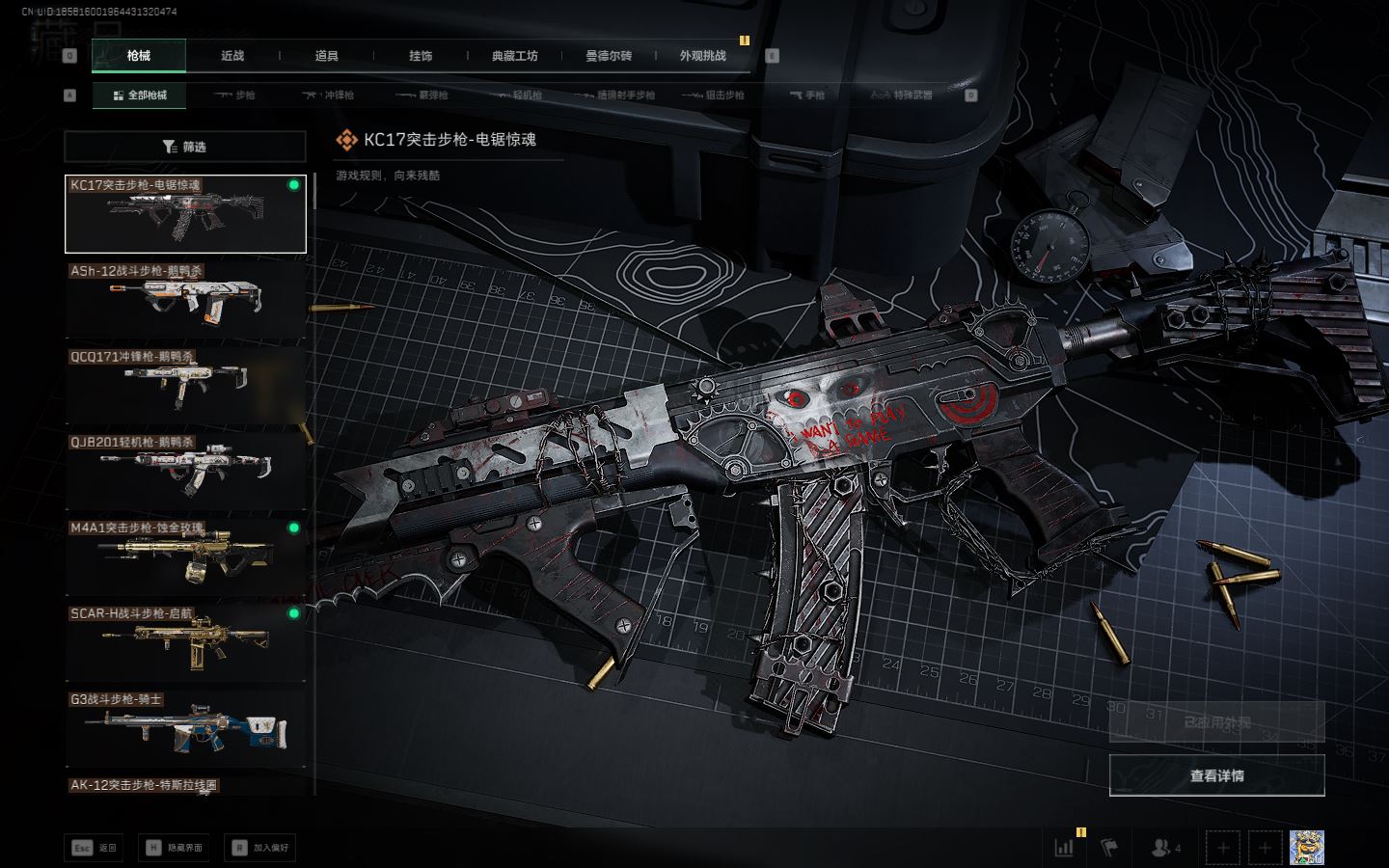Open the 道具 items tab
The height and width of the screenshot is (868, 1389).
[327, 56]
